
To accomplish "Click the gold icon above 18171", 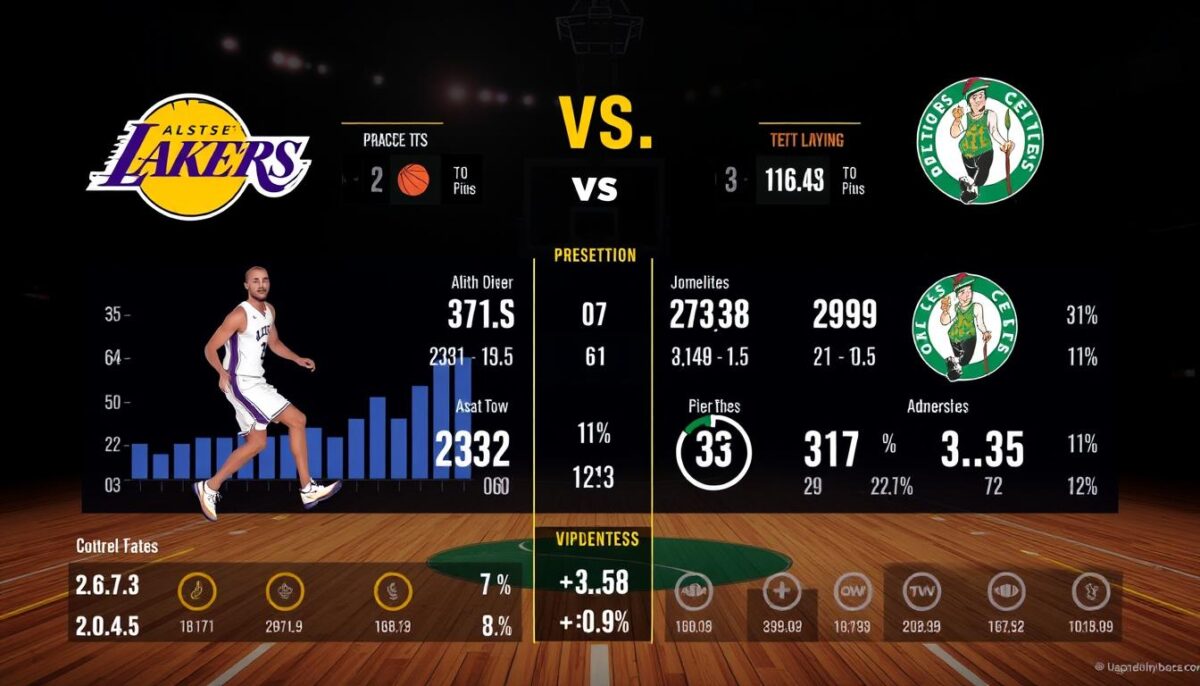I will point(196,593).
